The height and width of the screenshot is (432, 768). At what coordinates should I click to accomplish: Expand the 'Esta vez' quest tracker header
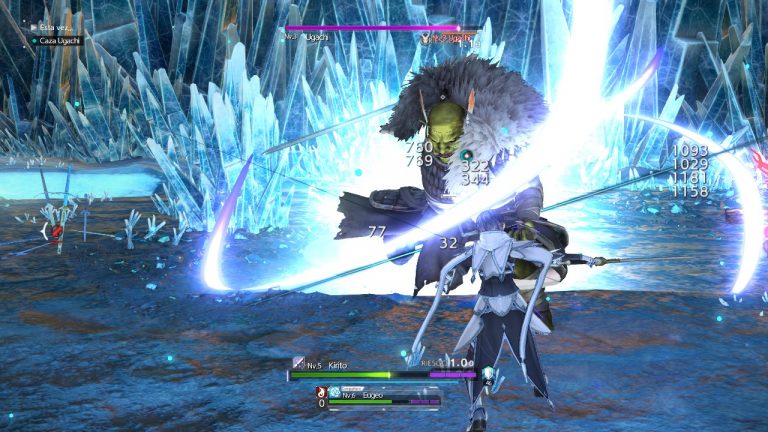tap(50, 27)
